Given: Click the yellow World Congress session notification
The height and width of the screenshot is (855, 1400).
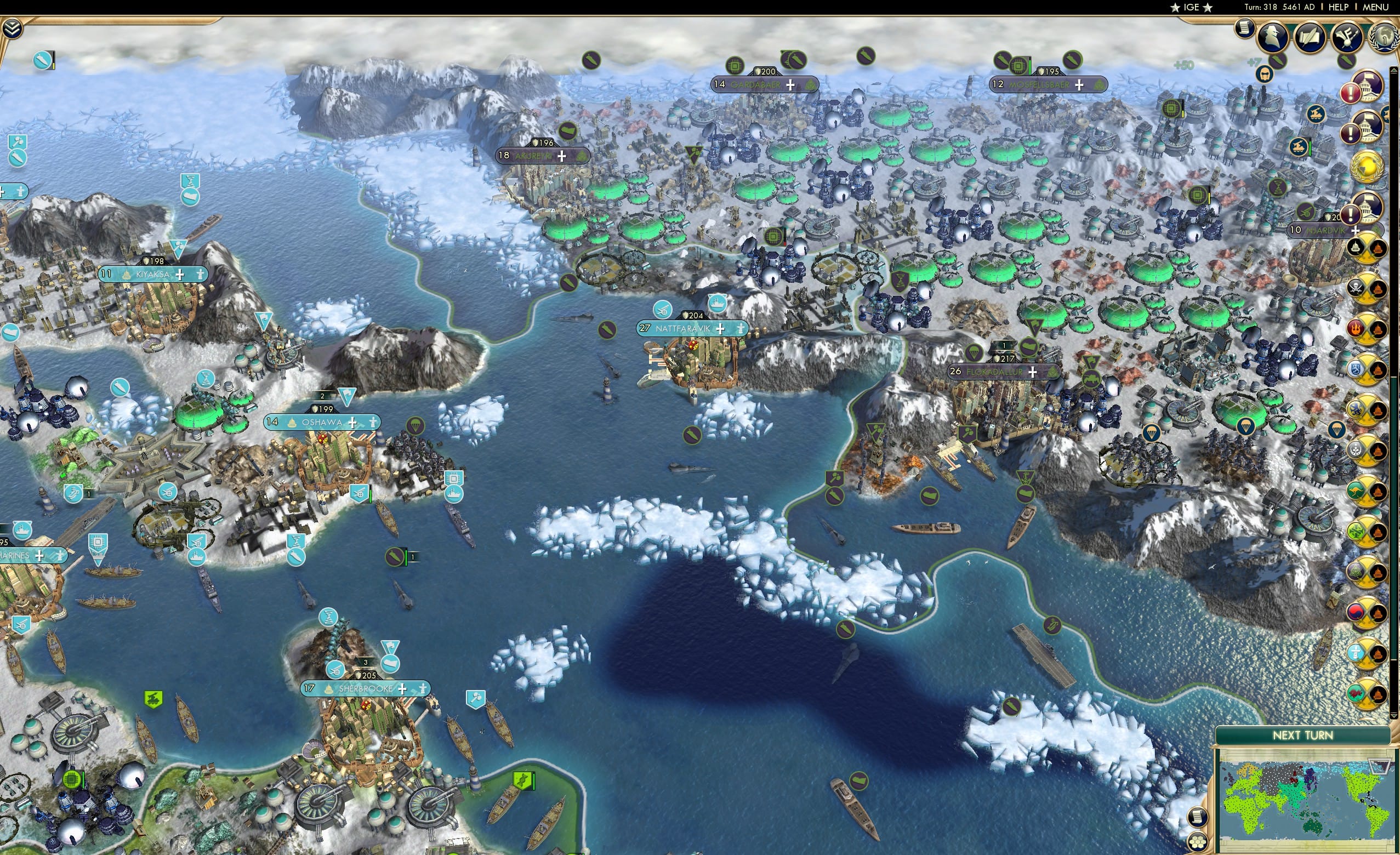Looking at the screenshot, I should [1368, 166].
